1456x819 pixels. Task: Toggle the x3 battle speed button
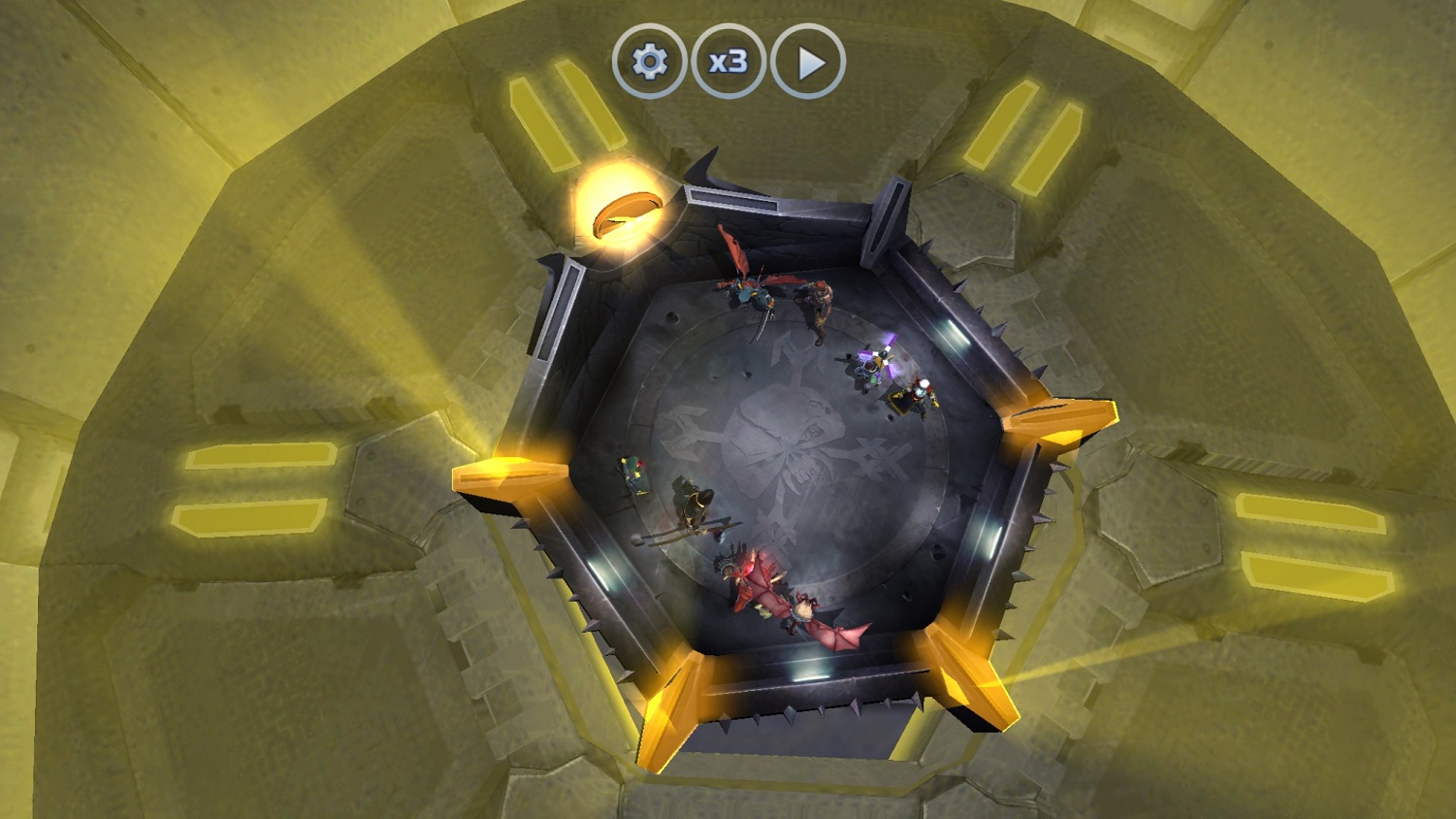click(728, 62)
